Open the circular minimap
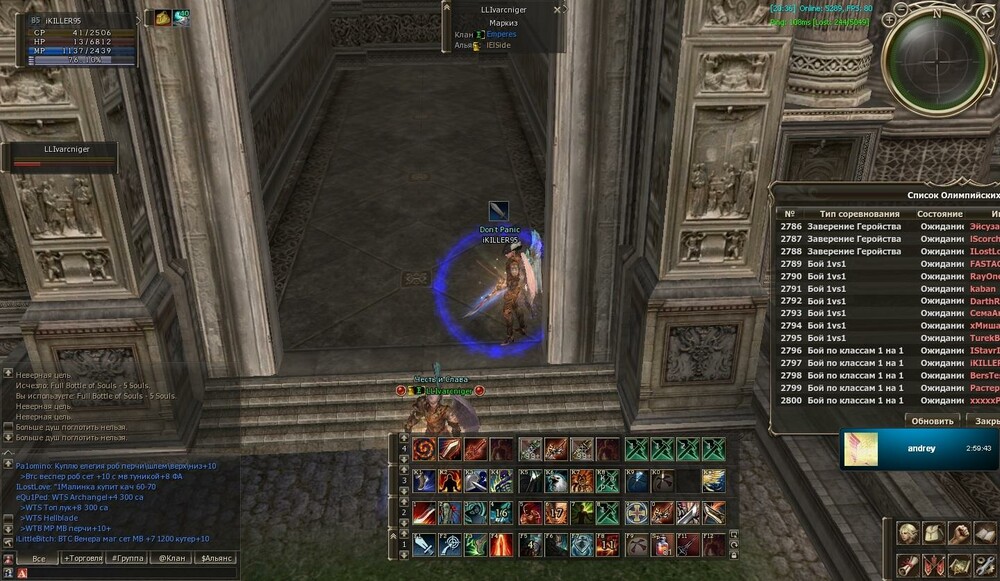 coord(936,62)
